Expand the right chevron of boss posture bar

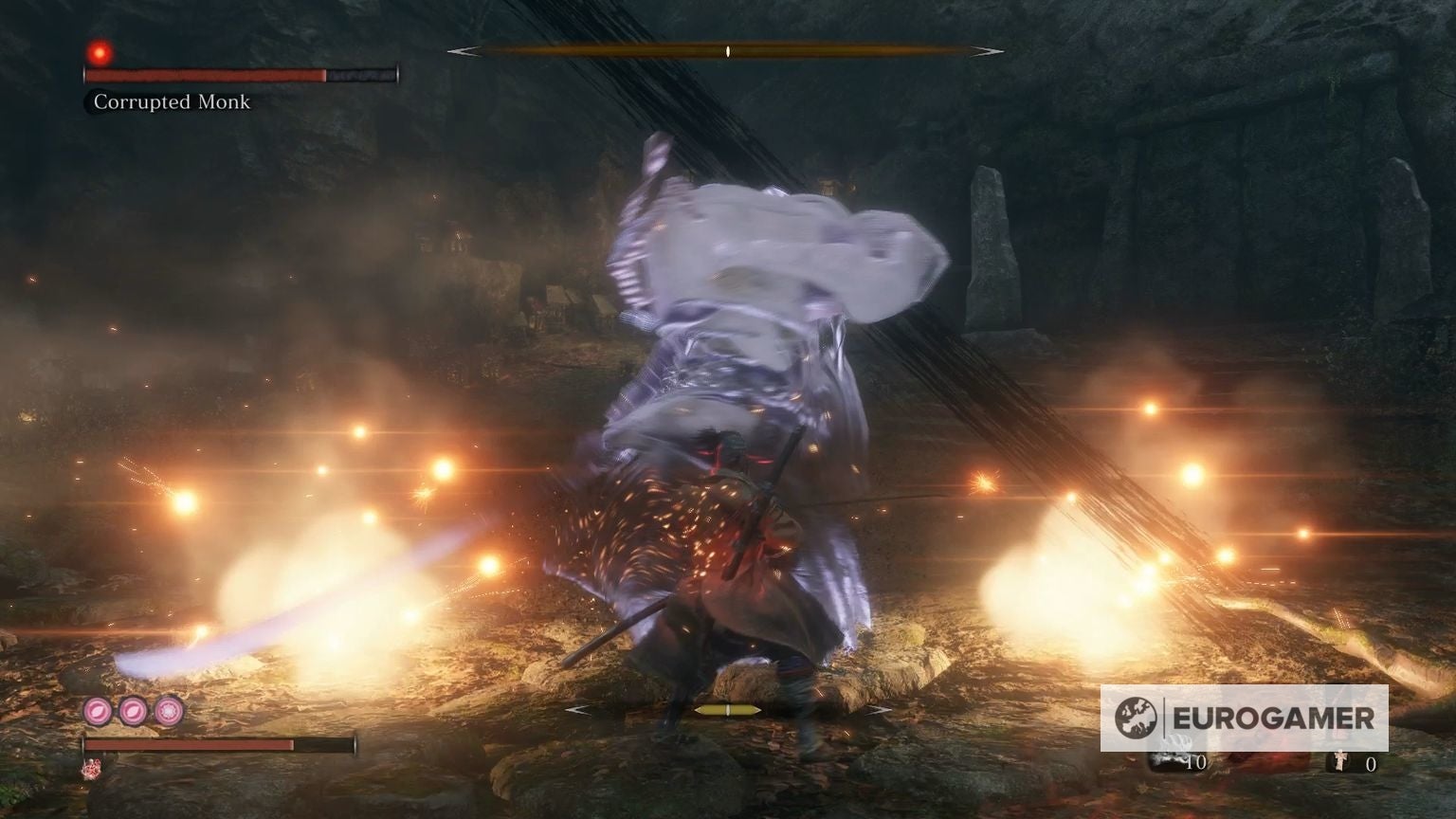point(989,52)
